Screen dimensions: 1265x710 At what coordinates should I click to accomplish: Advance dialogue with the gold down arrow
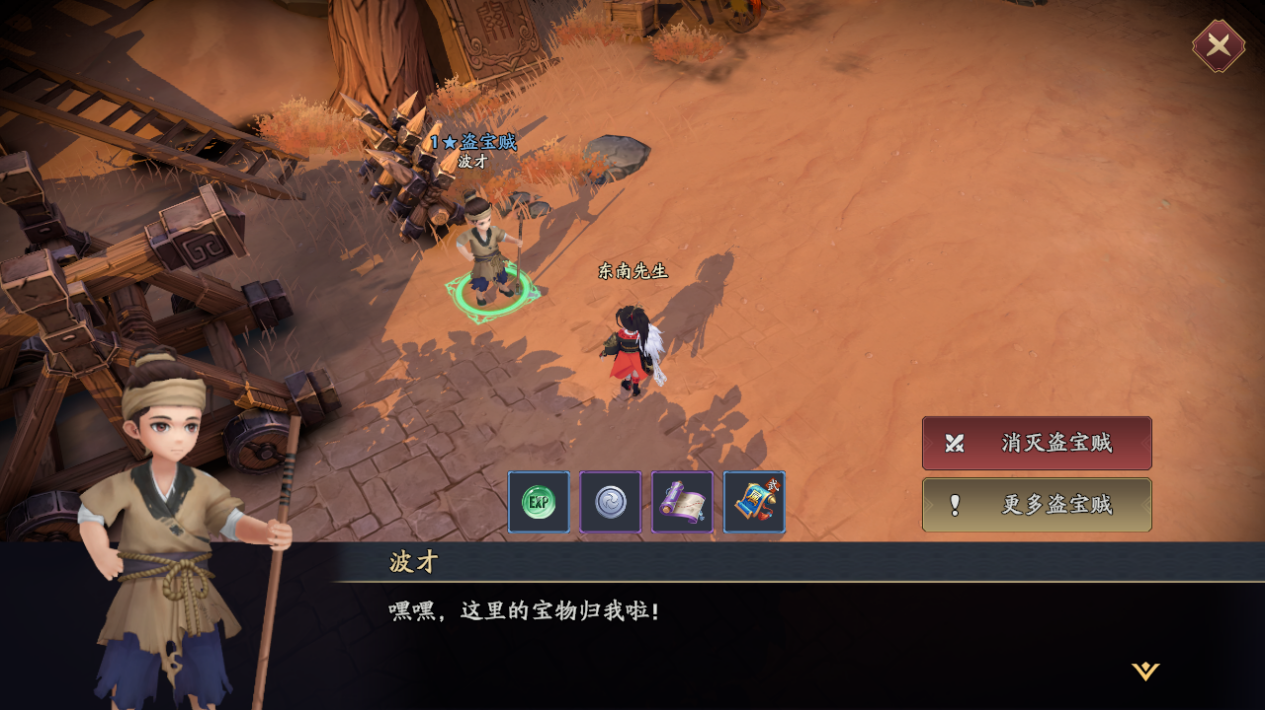click(1145, 671)
